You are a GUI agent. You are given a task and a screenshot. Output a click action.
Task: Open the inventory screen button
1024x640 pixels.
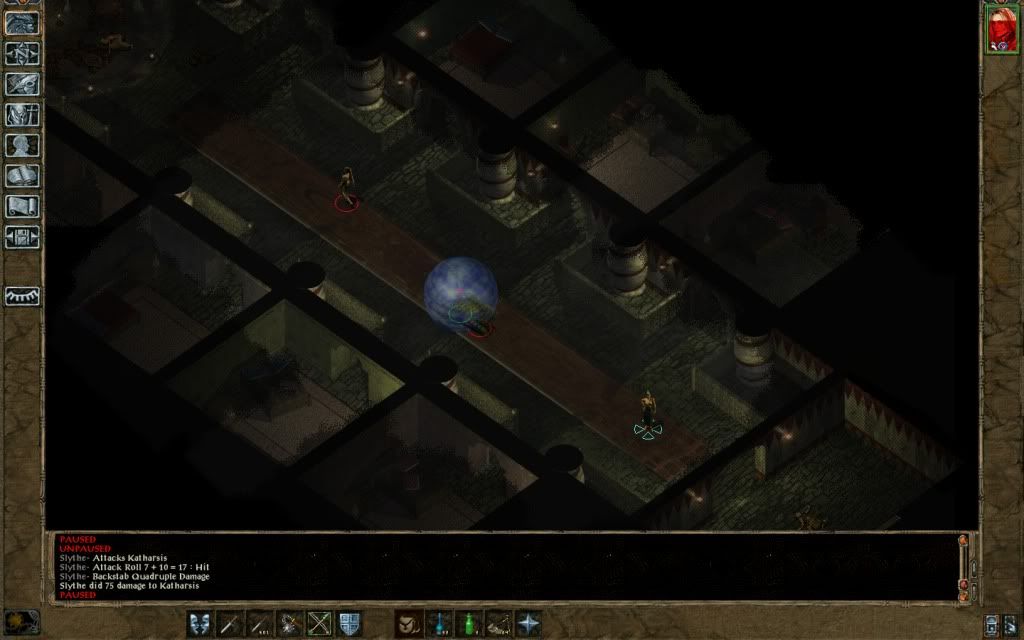(x=22, y=115)
